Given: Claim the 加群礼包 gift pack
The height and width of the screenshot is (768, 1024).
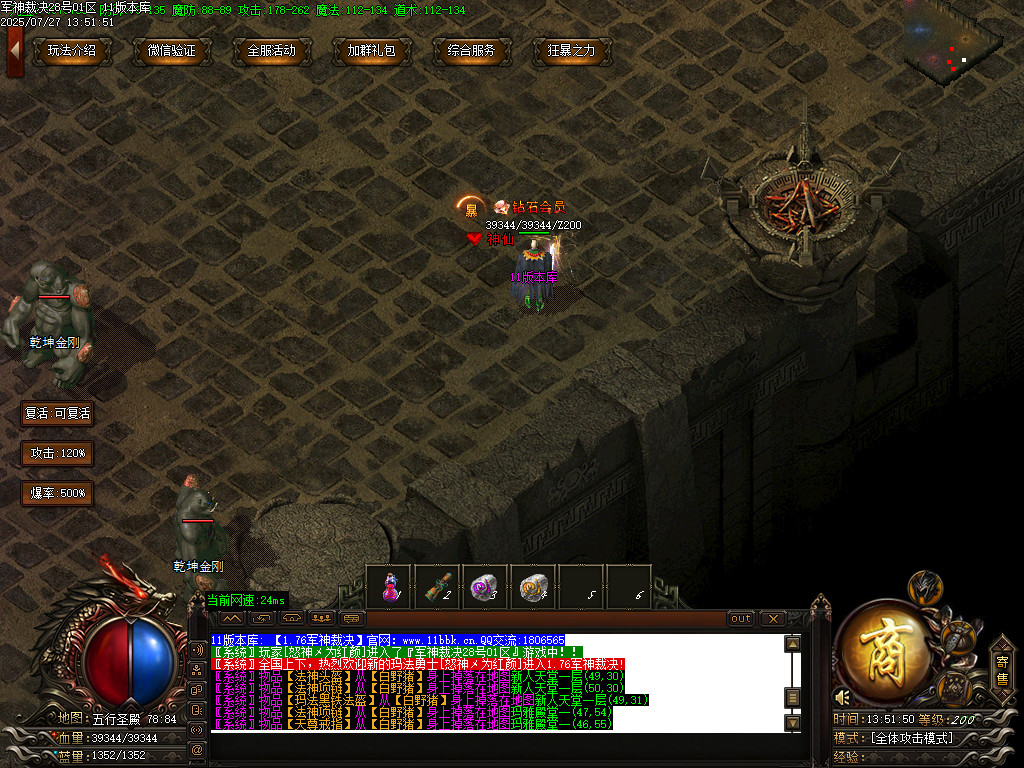Looking at the screenshot, I should [372, 51].
